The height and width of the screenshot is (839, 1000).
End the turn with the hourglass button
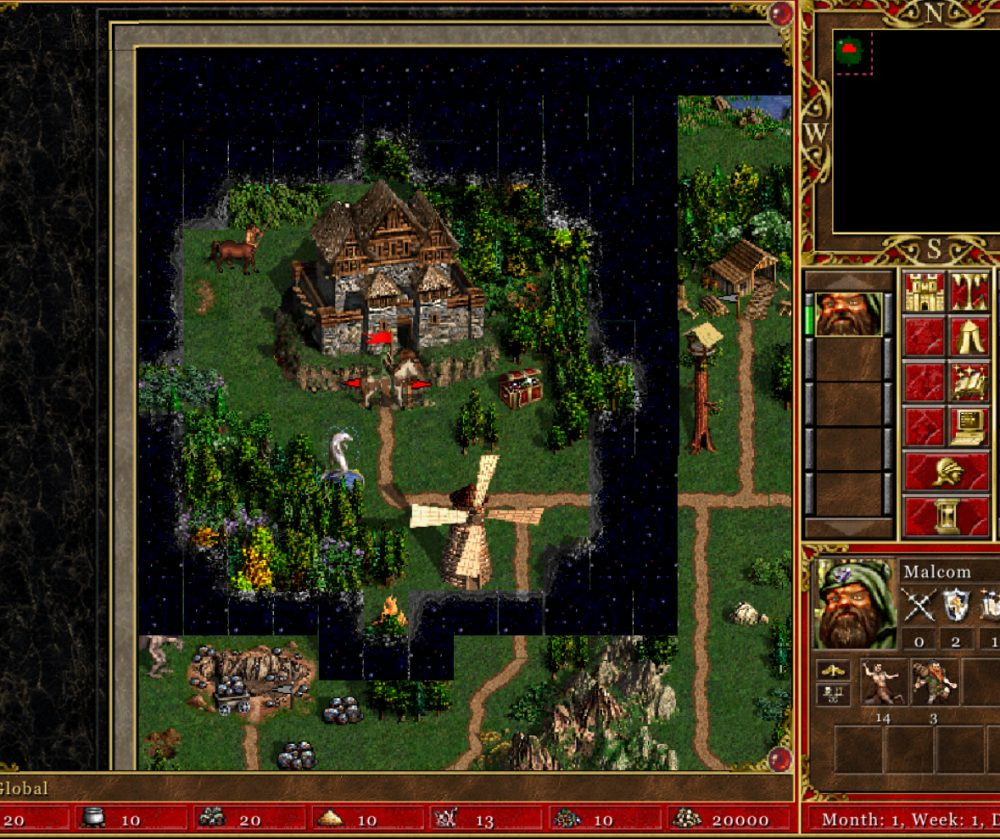click(947, 517)
